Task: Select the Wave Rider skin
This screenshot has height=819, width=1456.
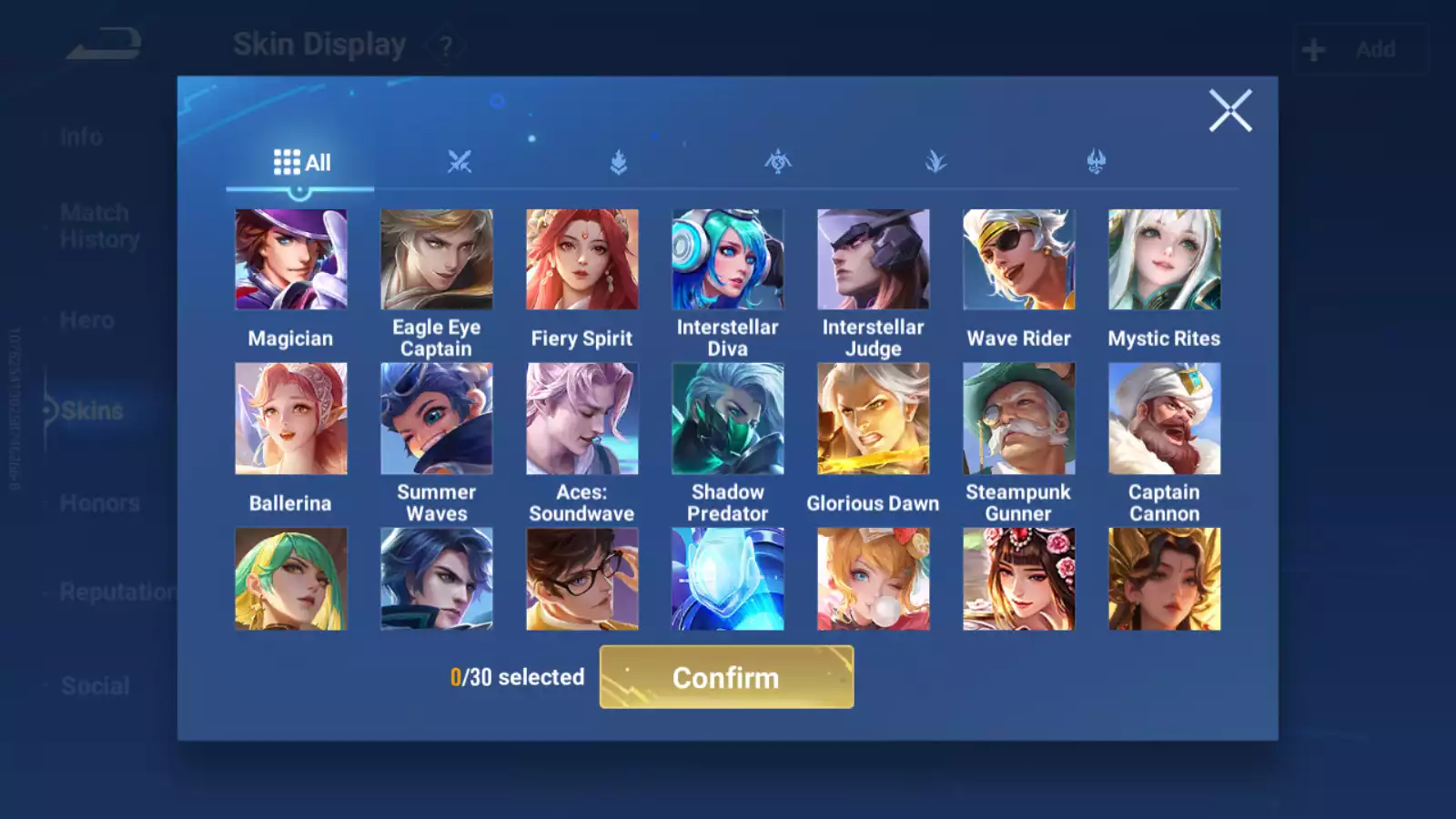Action: point(1019,260)
